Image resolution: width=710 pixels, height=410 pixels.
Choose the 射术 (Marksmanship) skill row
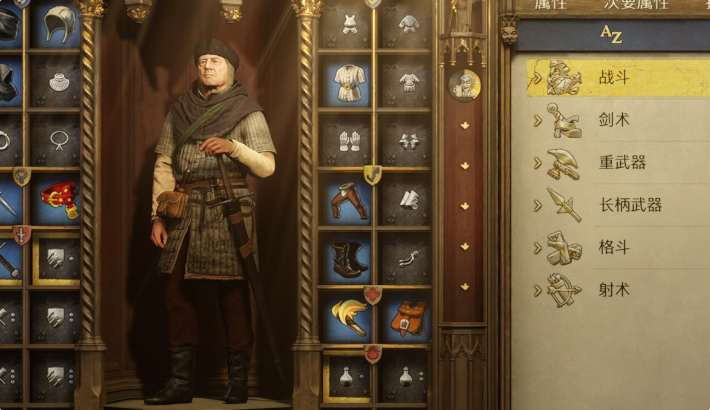click(610, 290)
